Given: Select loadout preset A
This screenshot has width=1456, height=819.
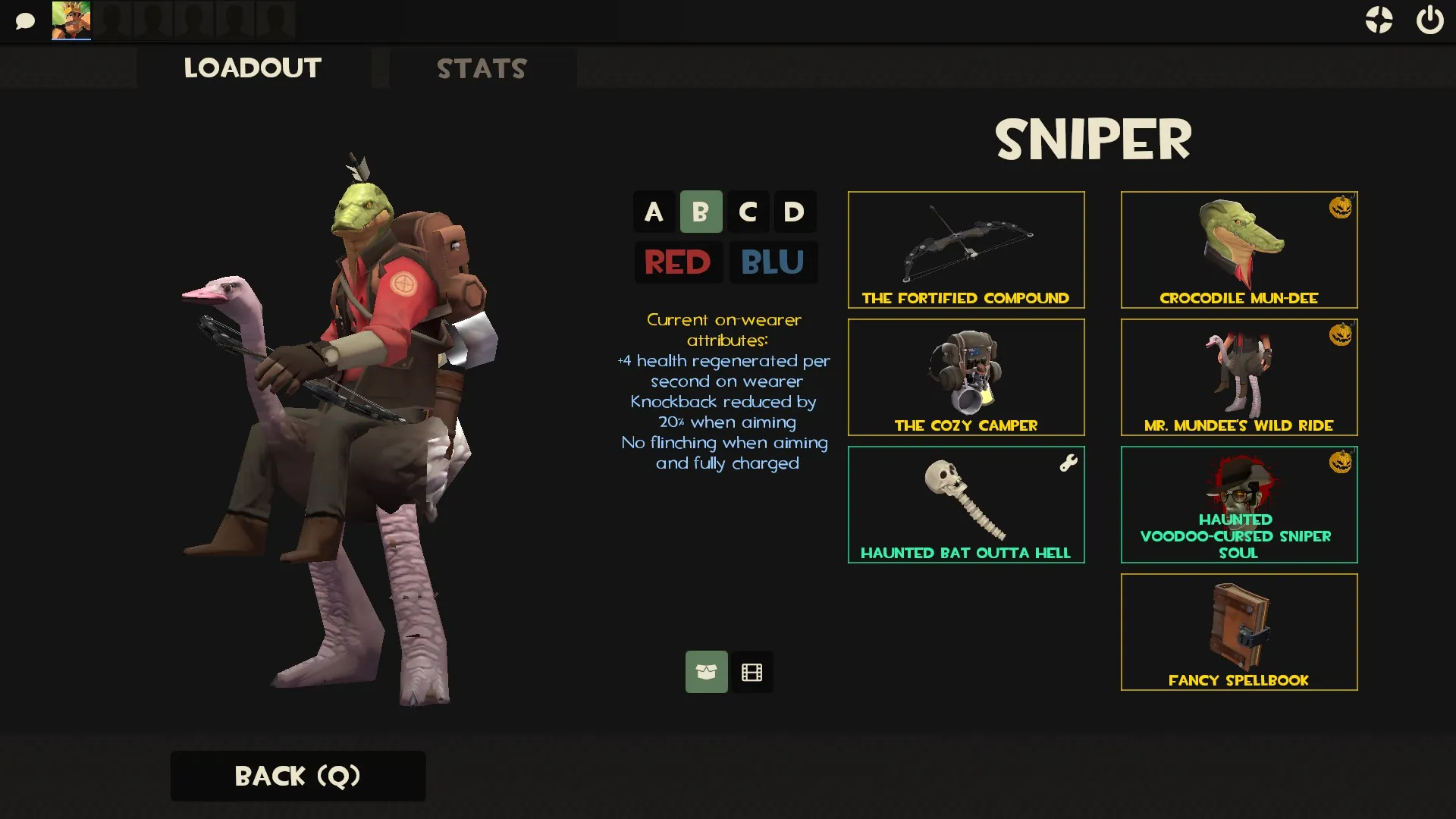Looking at the screenshot, I should point(654,212).
